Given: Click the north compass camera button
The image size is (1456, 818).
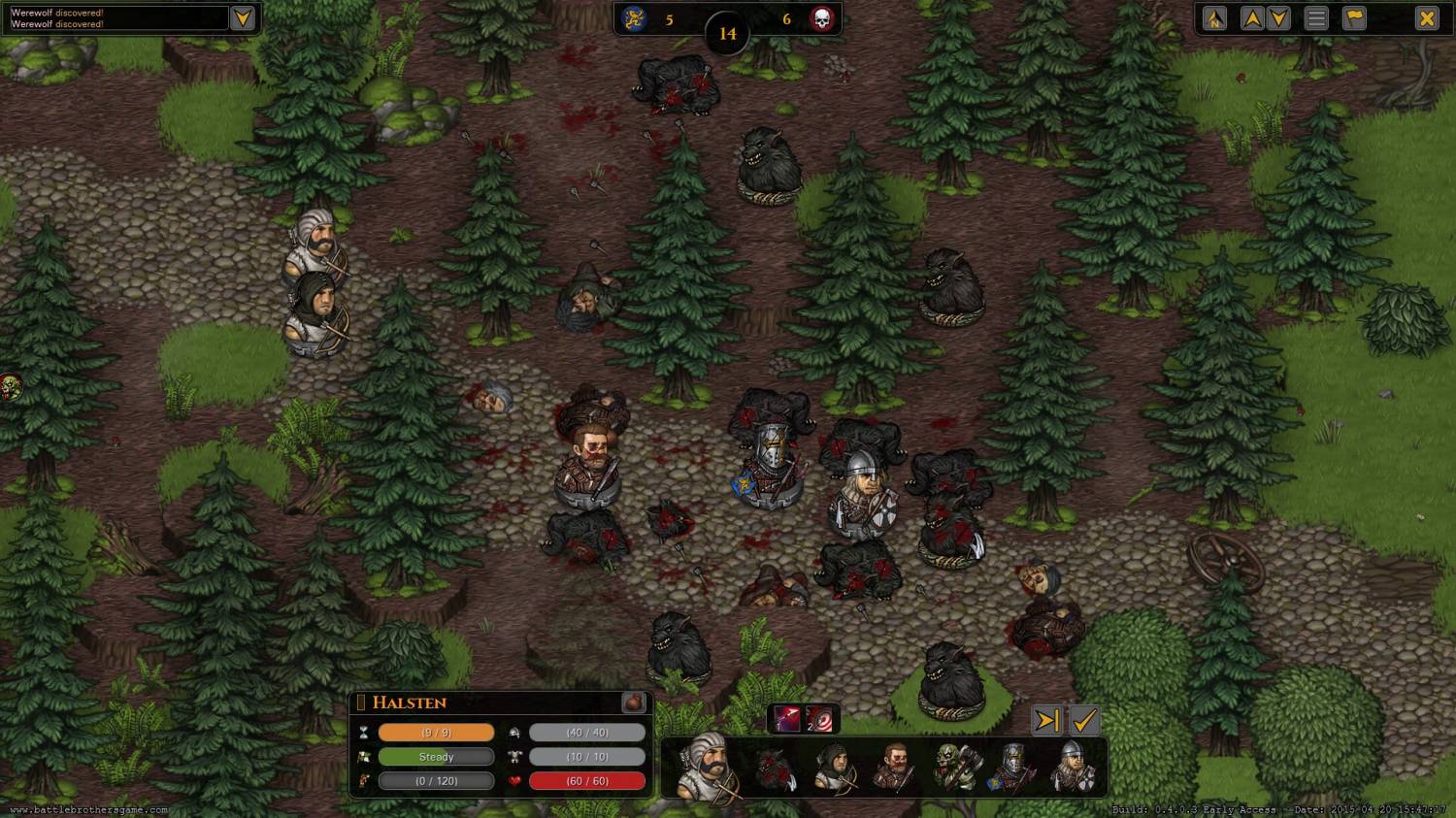Looking at the screenshot, I should (x=1214, y=18).
